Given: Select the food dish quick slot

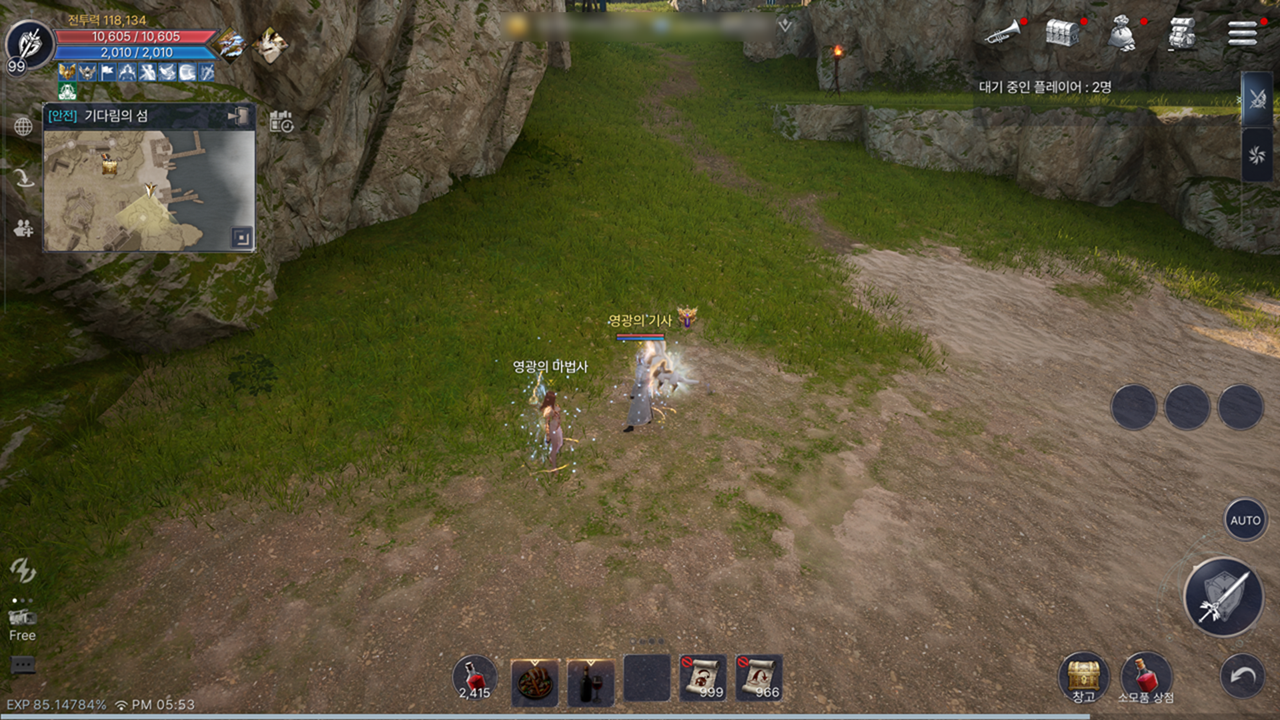Looking at the screenshot, I should pos(535,681).
